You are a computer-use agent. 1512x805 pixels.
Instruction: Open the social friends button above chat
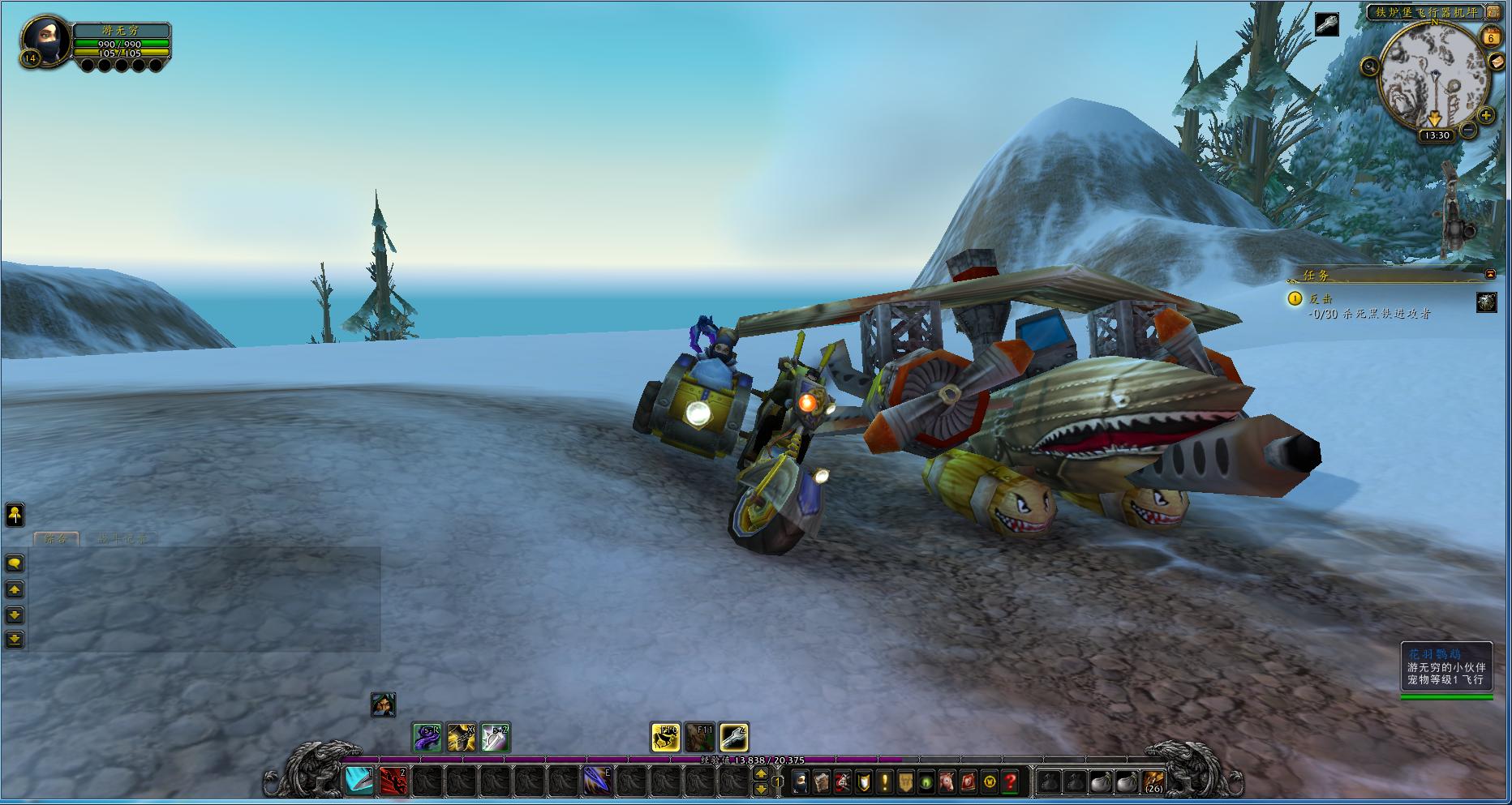pyautogui.click(x=15, y=514)
